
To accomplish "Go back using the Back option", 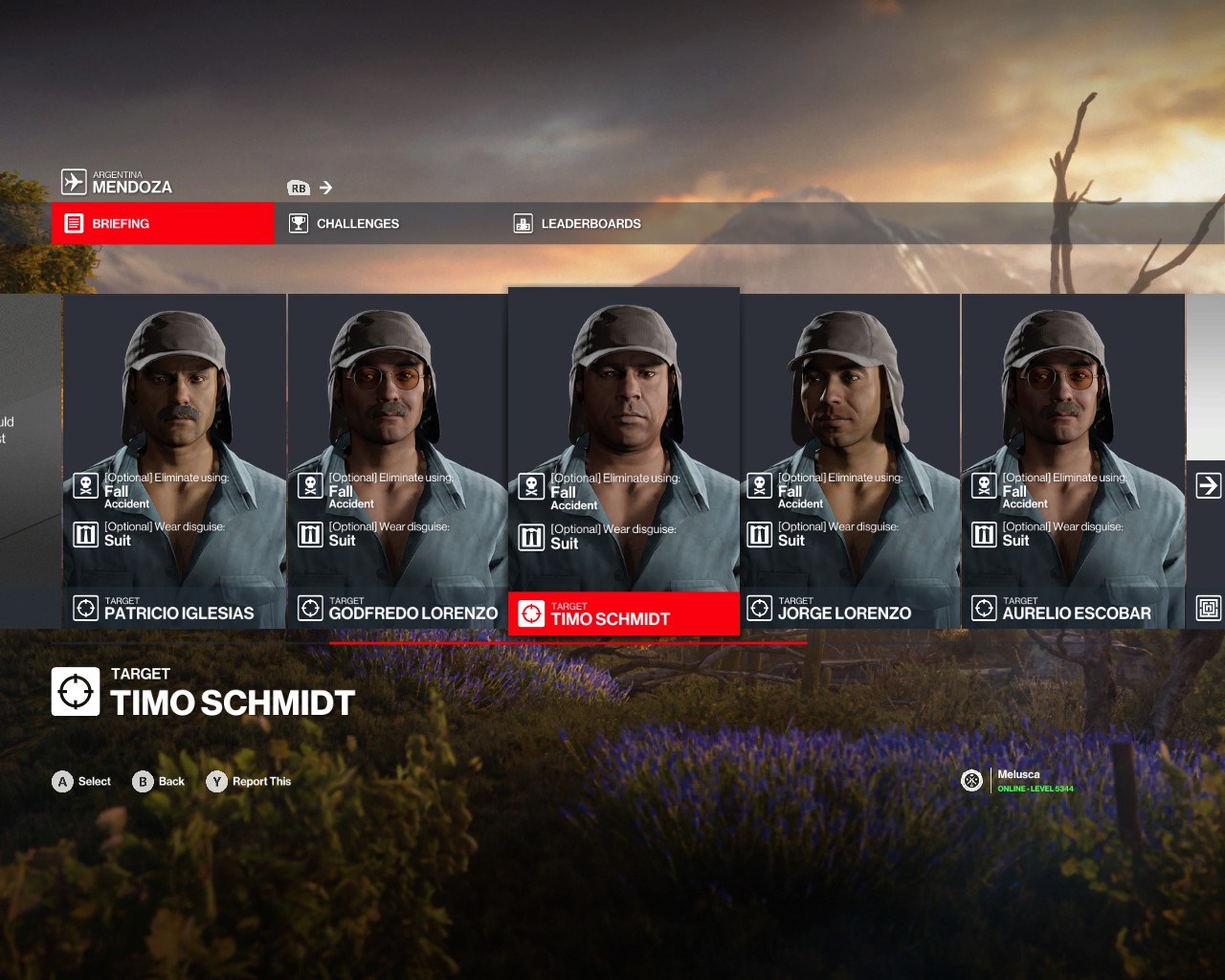I will (159, 782).
